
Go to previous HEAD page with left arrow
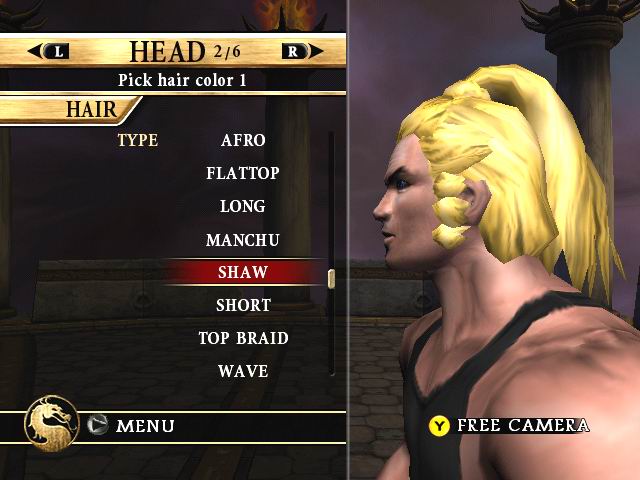click(x=49, y=51)
